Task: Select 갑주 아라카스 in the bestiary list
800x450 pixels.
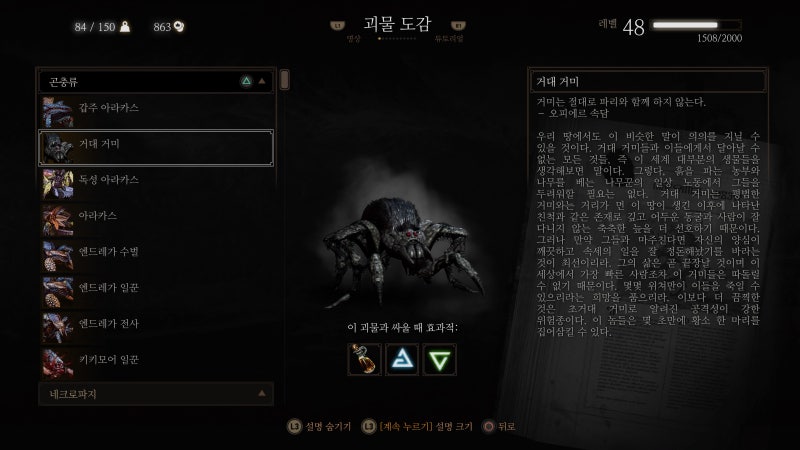Action: (x=155, y=112)
